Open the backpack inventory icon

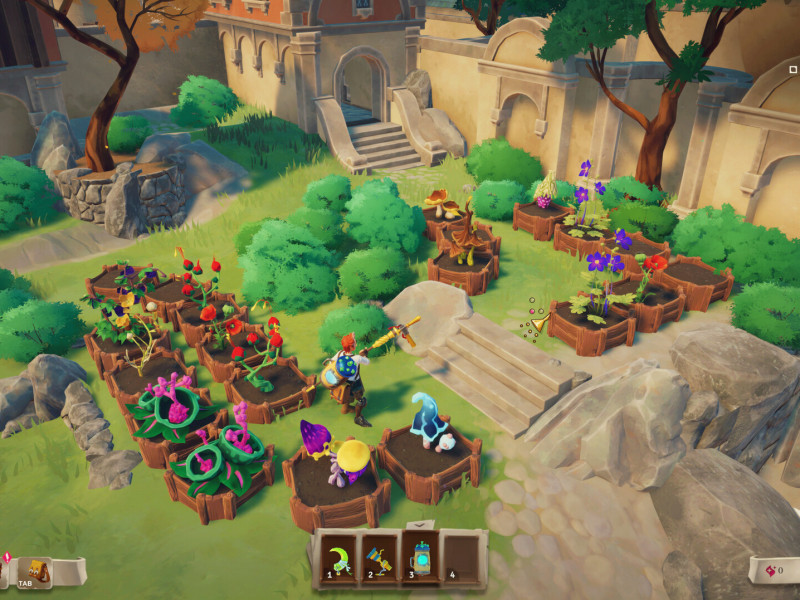click(x=36, y=571)
